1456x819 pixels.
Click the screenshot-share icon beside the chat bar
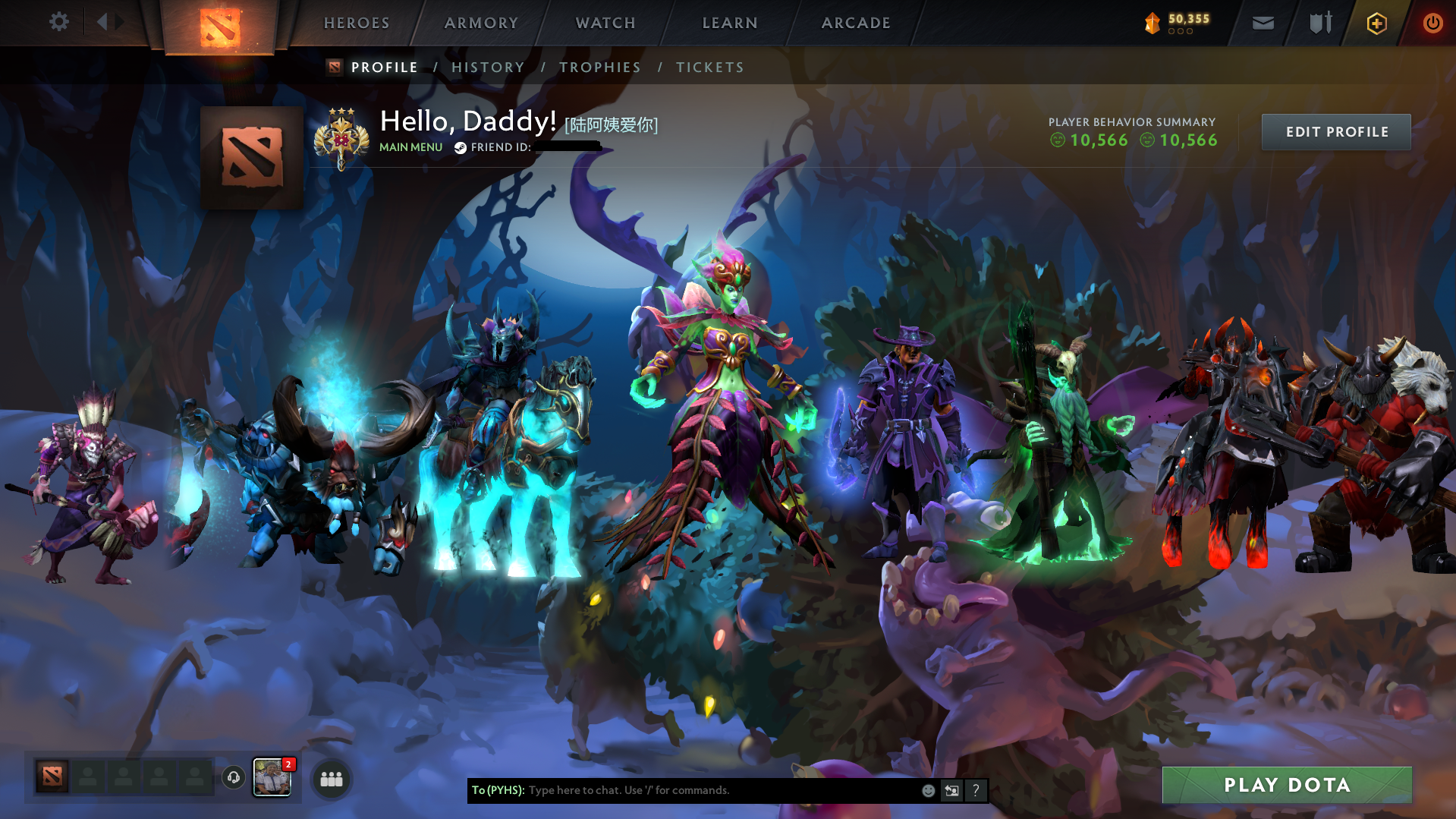click(x=951, y=790)
